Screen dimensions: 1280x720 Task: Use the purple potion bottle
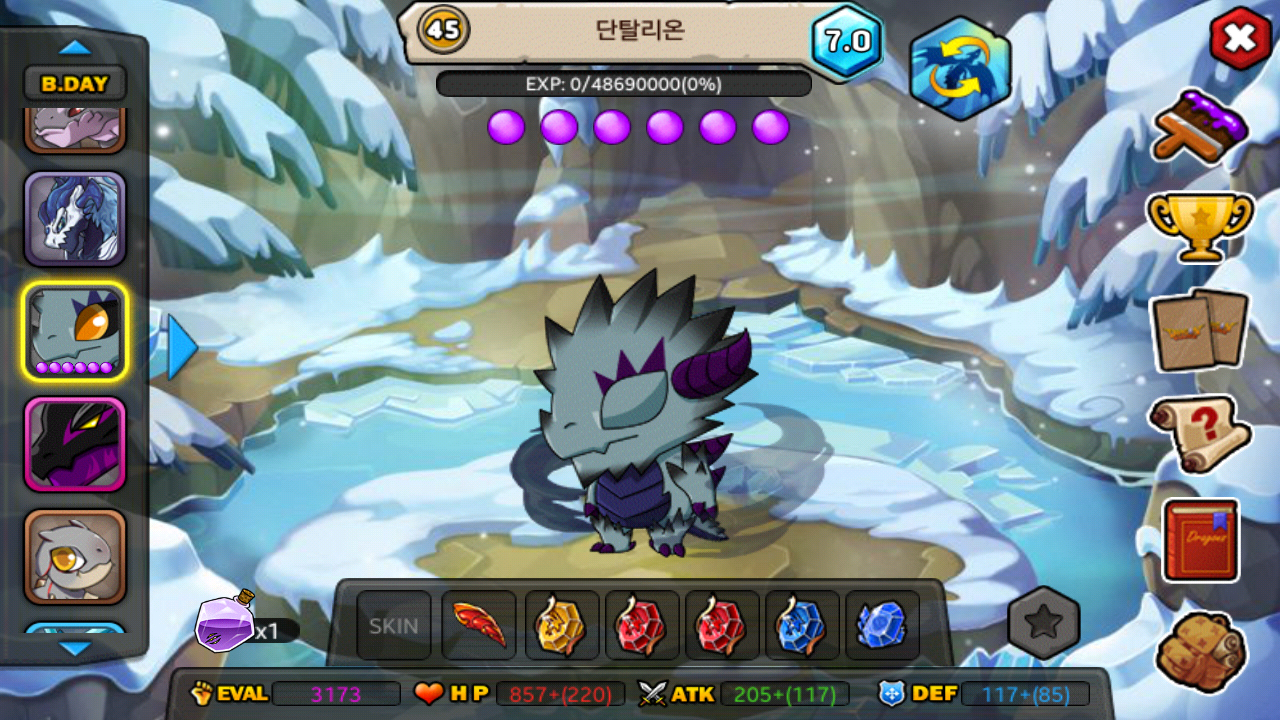point(225,622)
